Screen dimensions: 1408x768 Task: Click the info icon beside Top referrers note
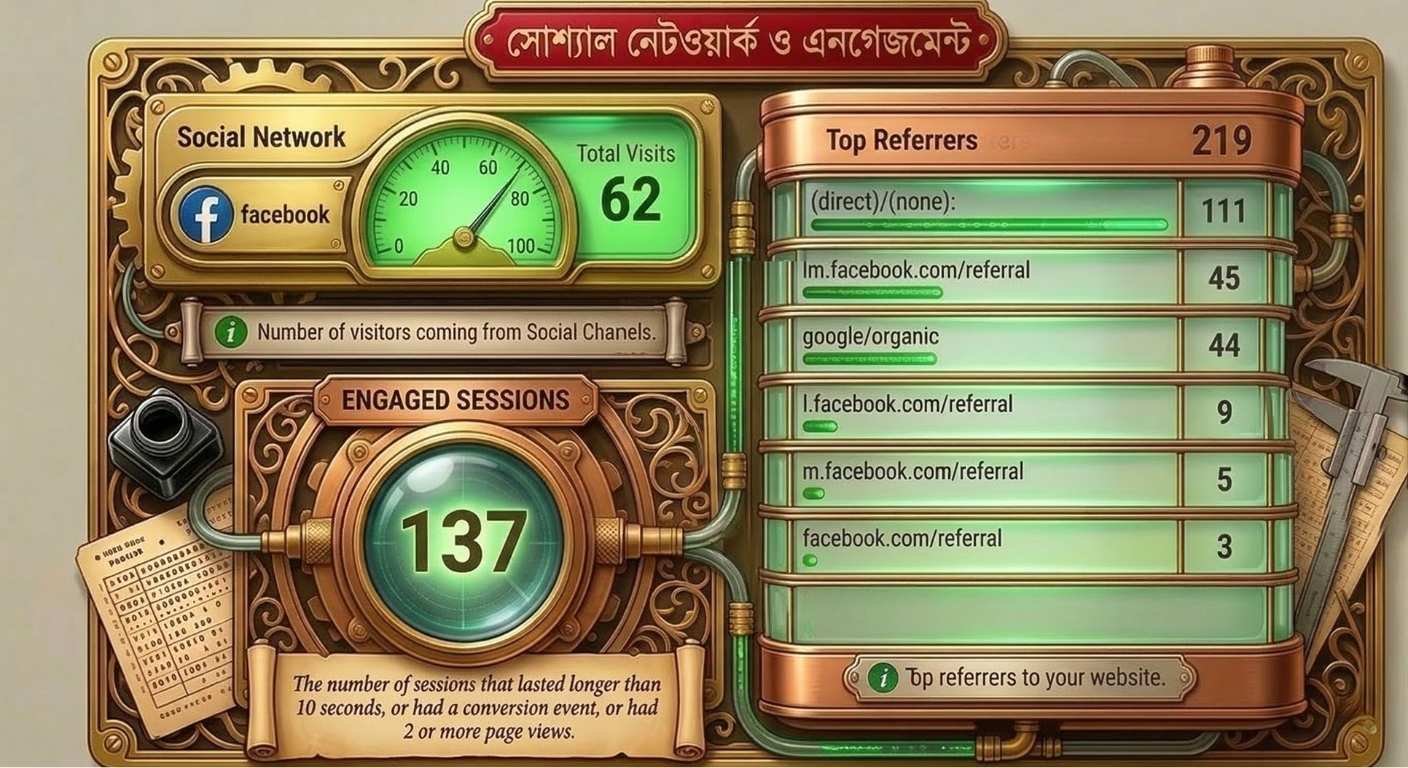pos(882,678)
